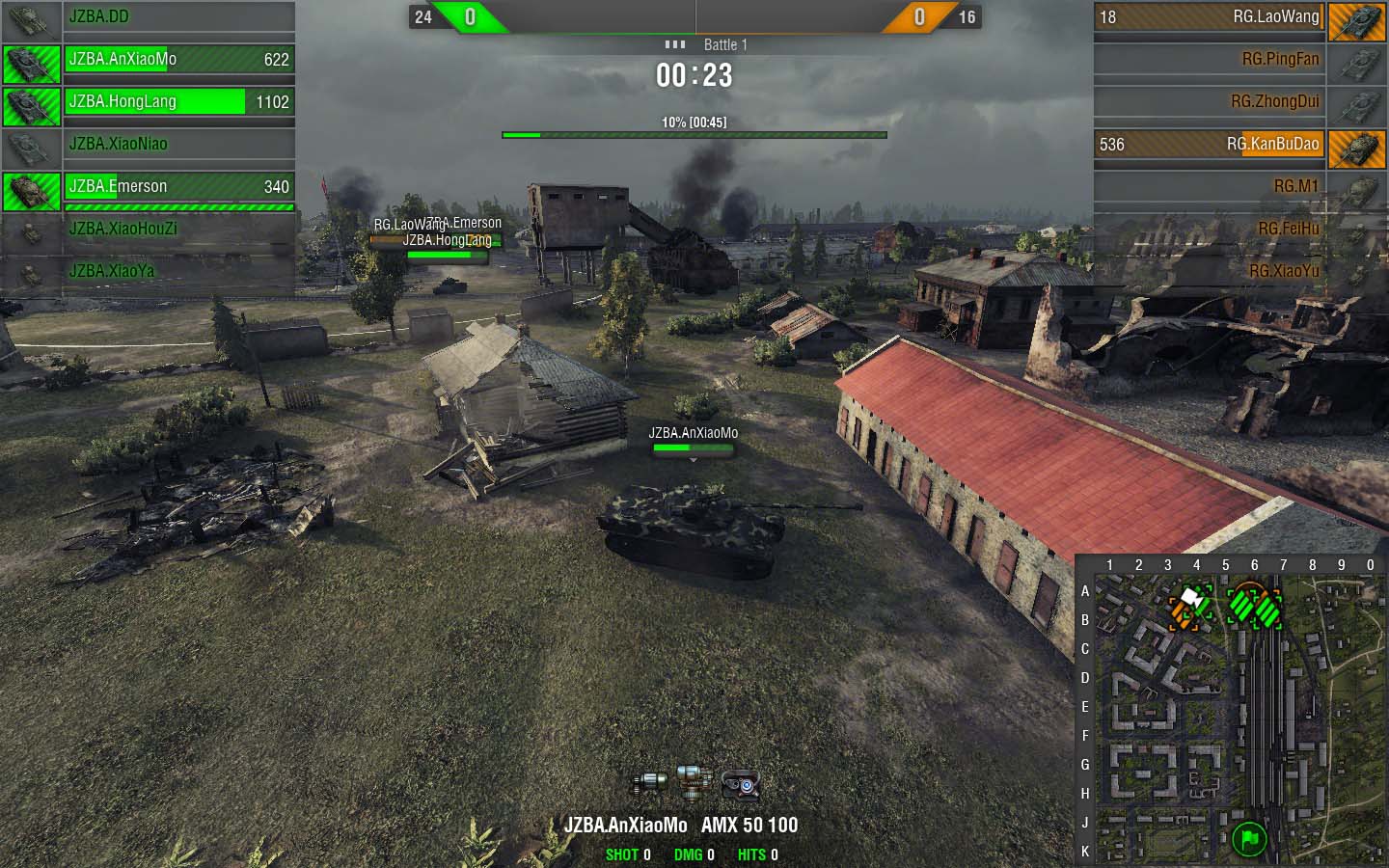Select the coated optics equipment icon

(x=741, y=785)
